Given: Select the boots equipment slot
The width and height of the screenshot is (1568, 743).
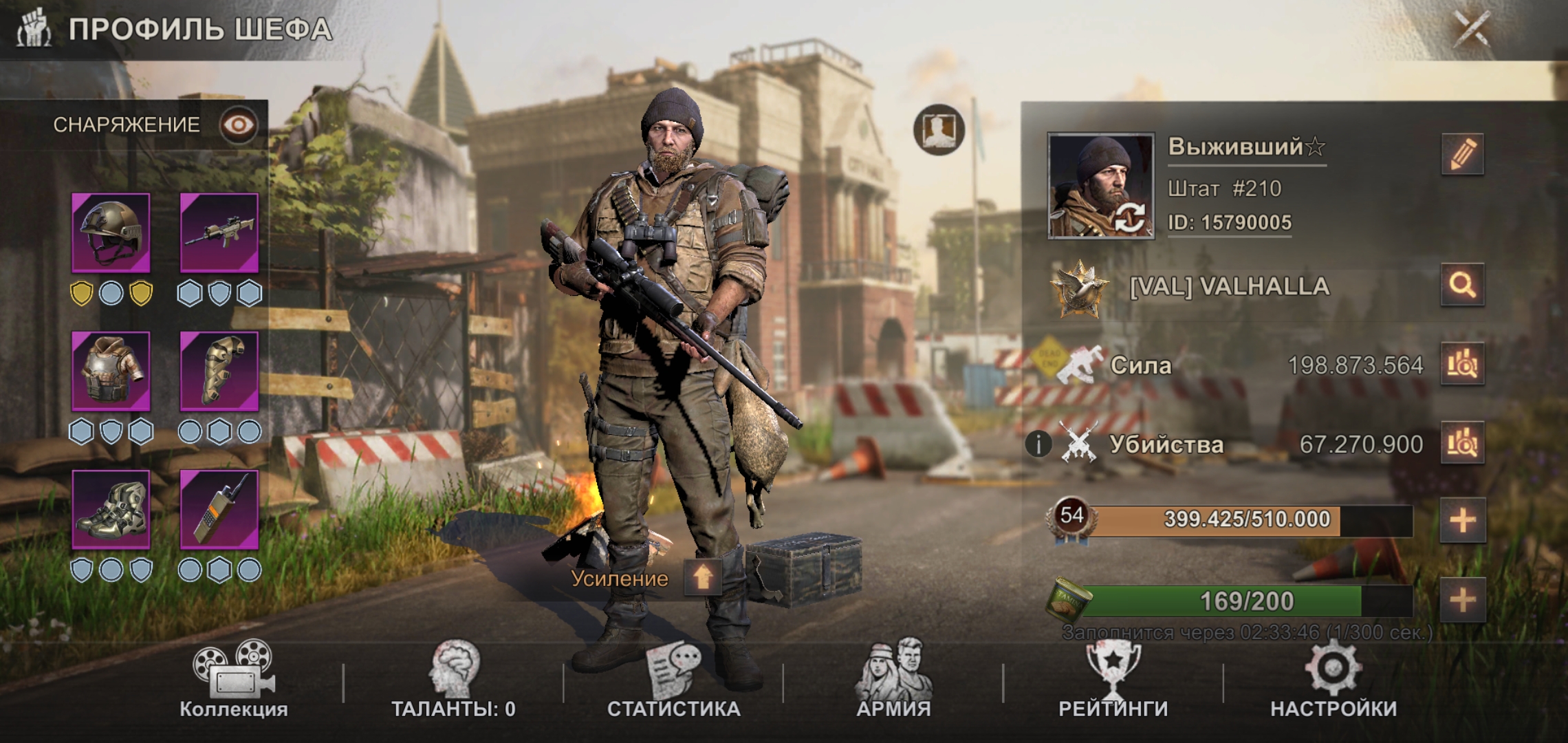Looking at the screenshot, I should [x=111, y=510].
